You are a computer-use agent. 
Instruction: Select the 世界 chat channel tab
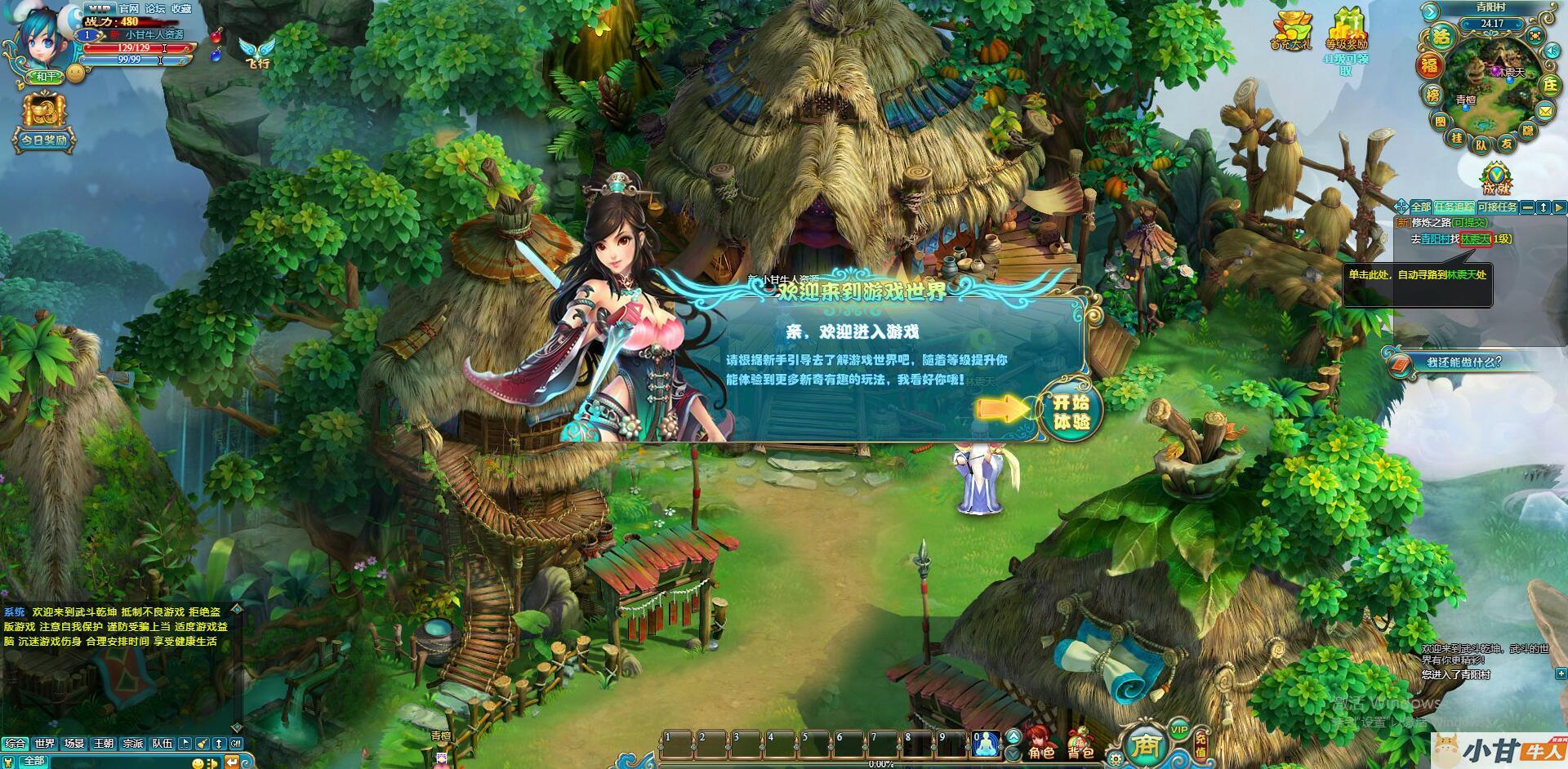coord(45,744)
